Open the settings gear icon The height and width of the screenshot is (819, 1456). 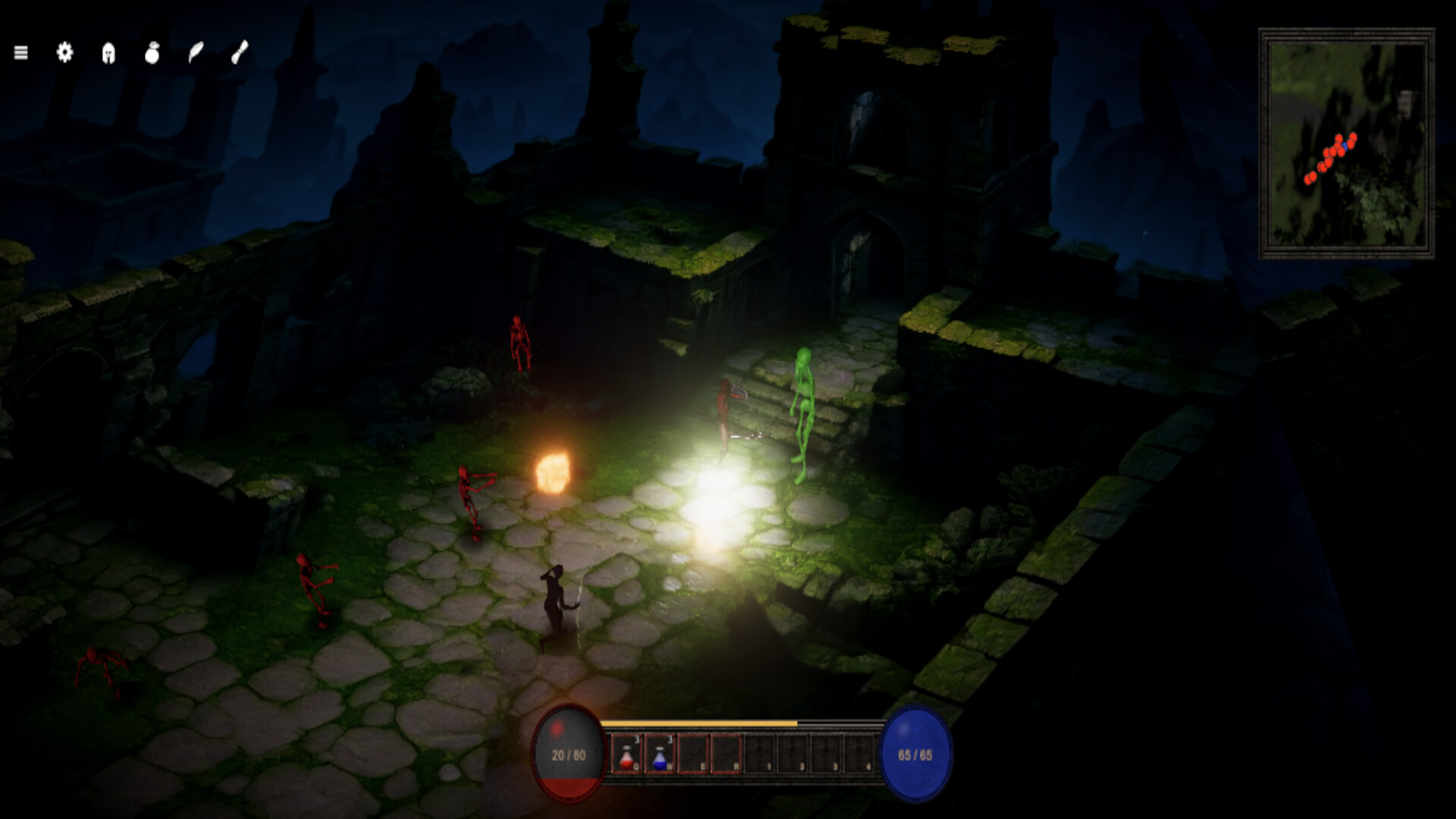point(64,53)
